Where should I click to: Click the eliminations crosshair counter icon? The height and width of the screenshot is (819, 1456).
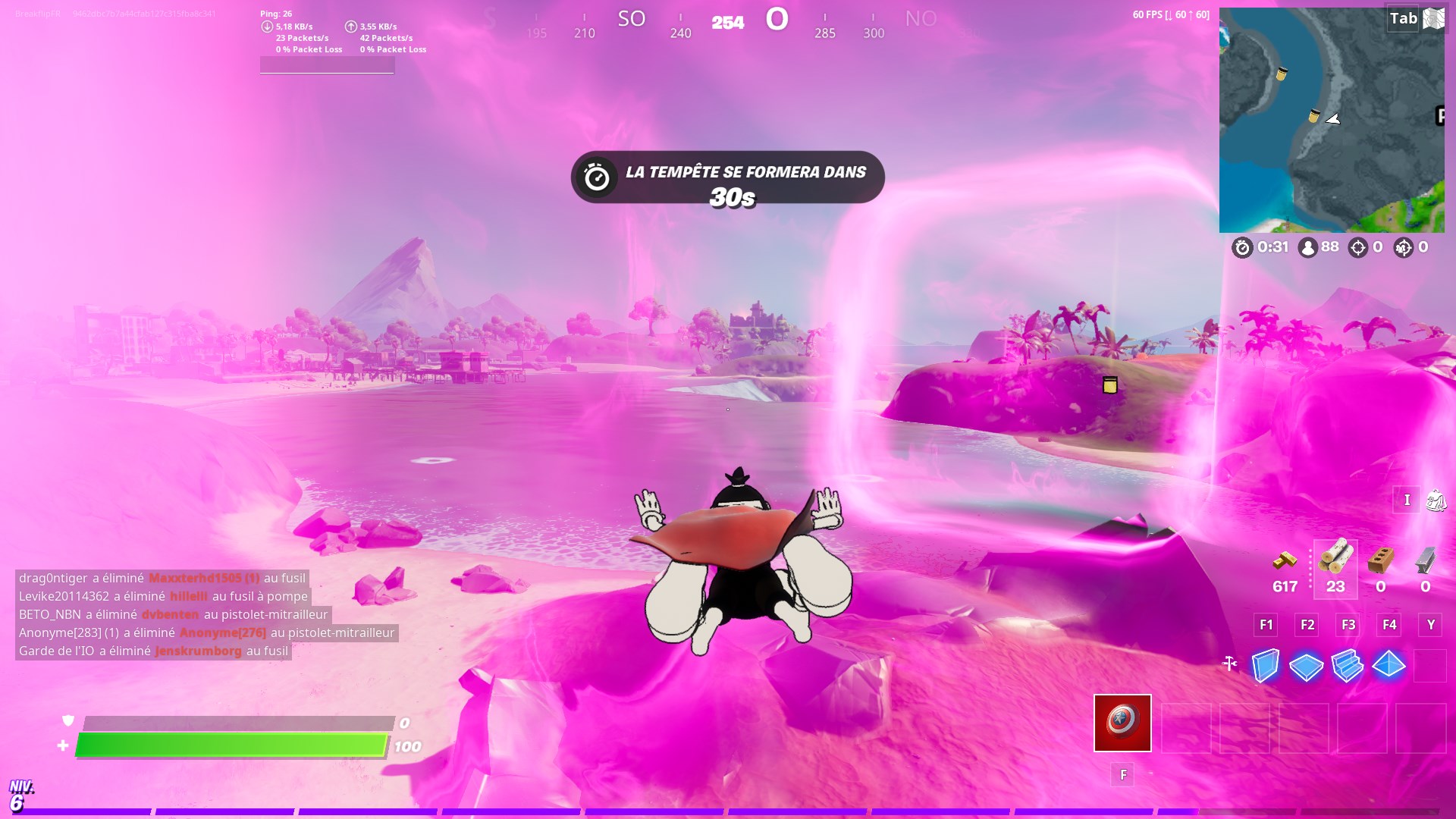point(1357,246)
